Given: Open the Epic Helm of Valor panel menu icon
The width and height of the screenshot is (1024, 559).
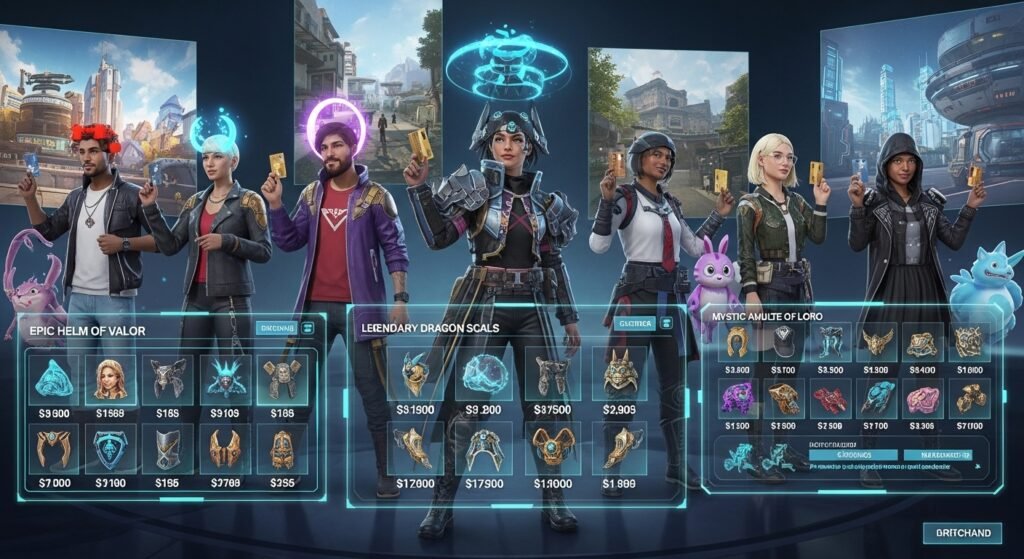Looking at the screenshot, I should [308, 327].
